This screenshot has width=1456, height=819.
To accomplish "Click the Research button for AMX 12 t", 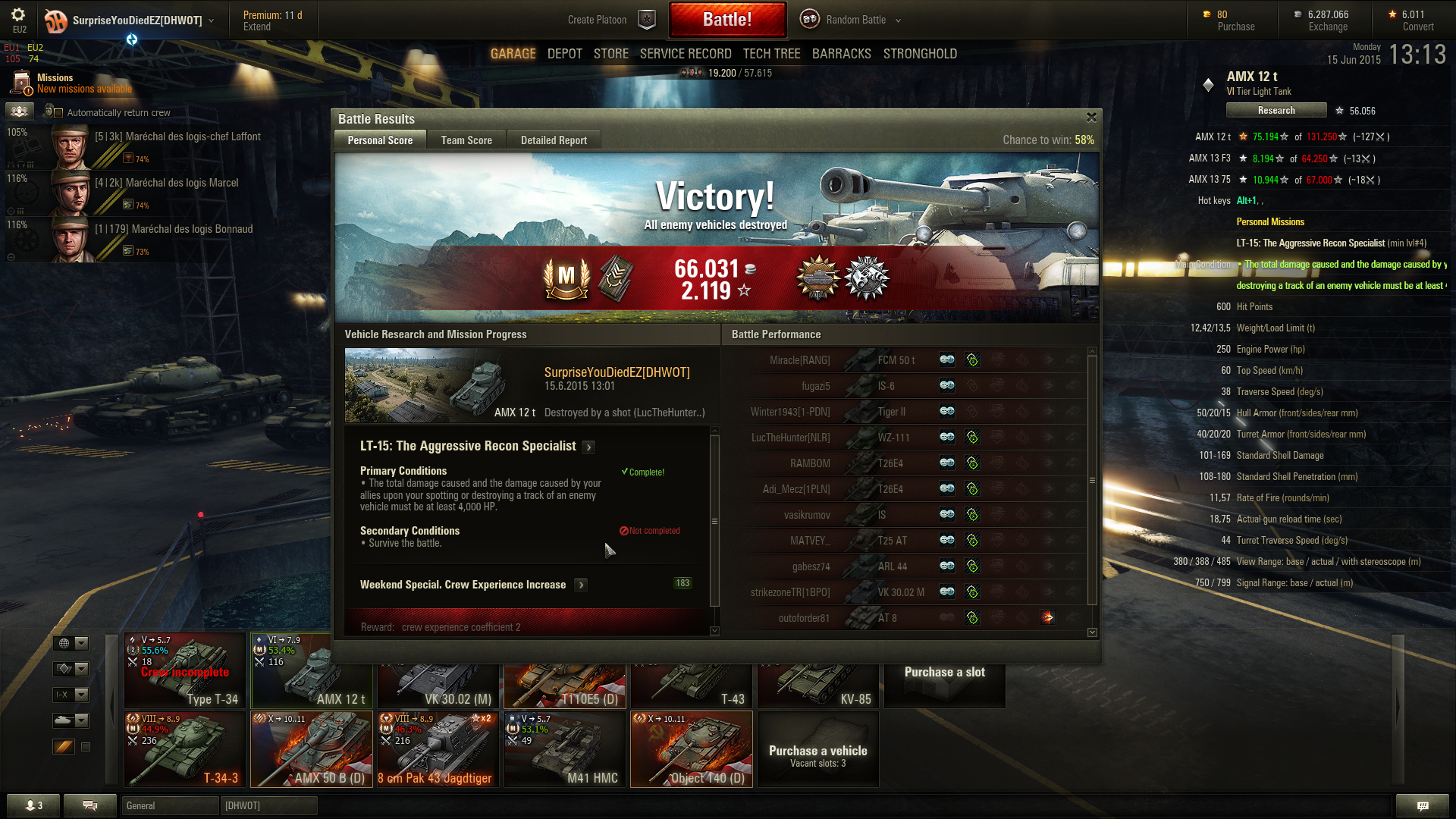I will [1276, 111].
